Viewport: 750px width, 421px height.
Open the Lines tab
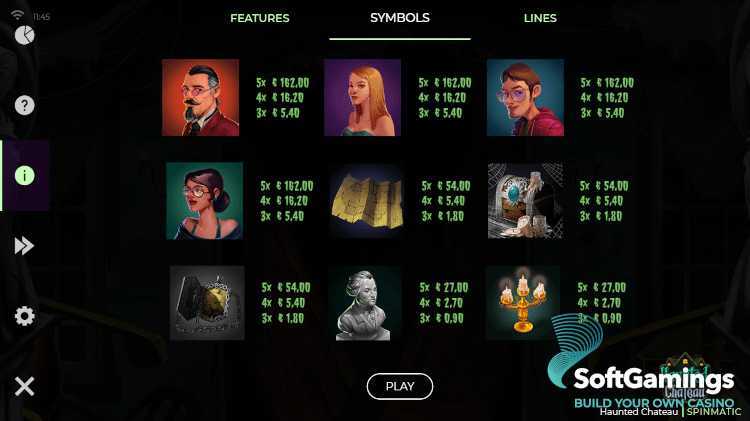[540, 18]
